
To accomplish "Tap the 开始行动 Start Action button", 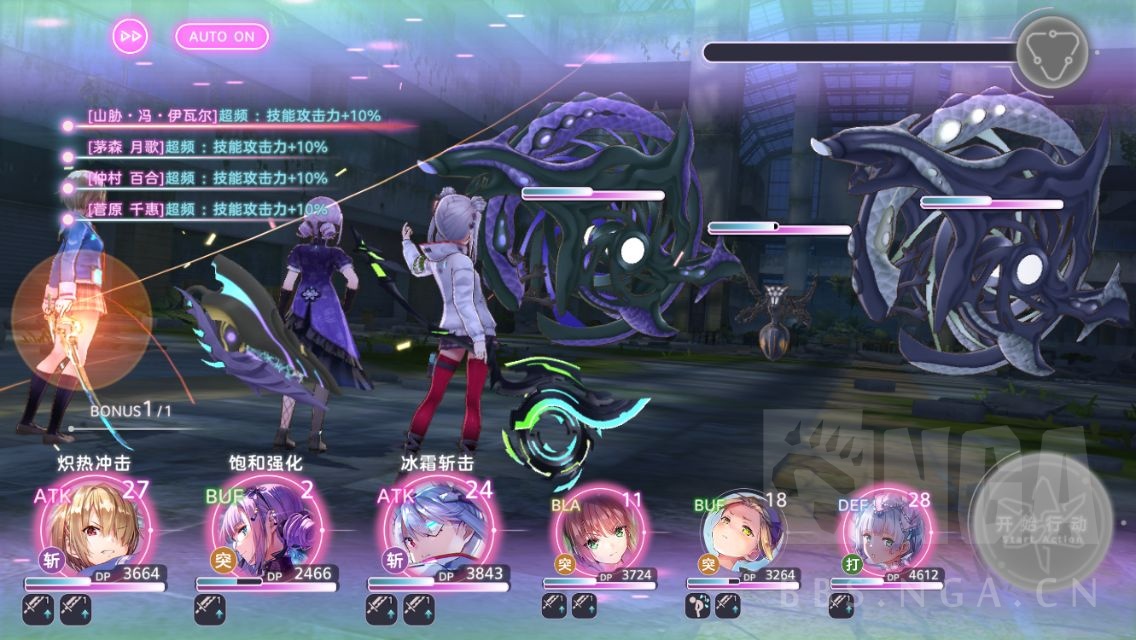I will (x=1042, y=523).
